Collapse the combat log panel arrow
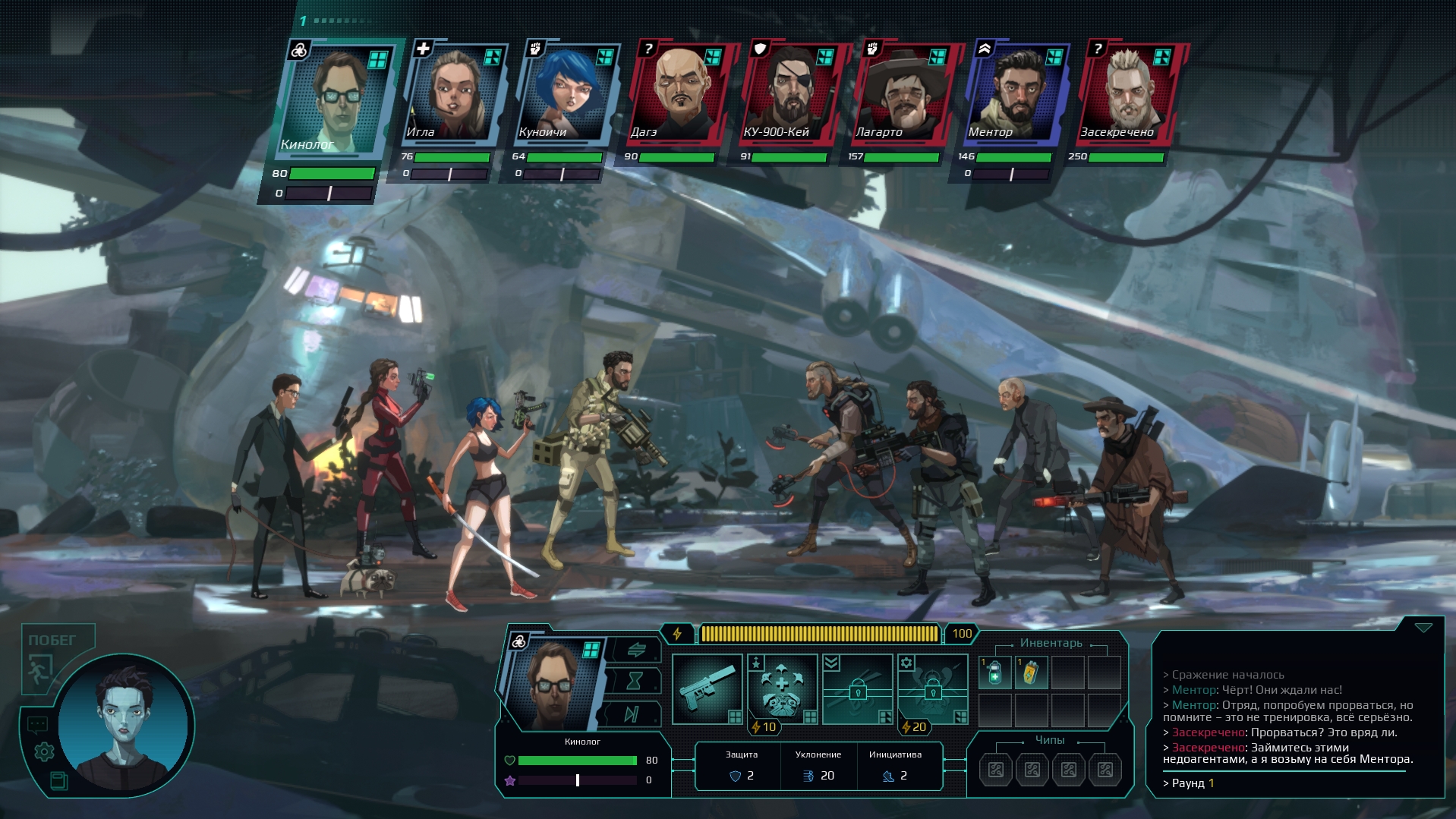The height and width of the screenshot is (819, 1456). tap(1423, 628)
